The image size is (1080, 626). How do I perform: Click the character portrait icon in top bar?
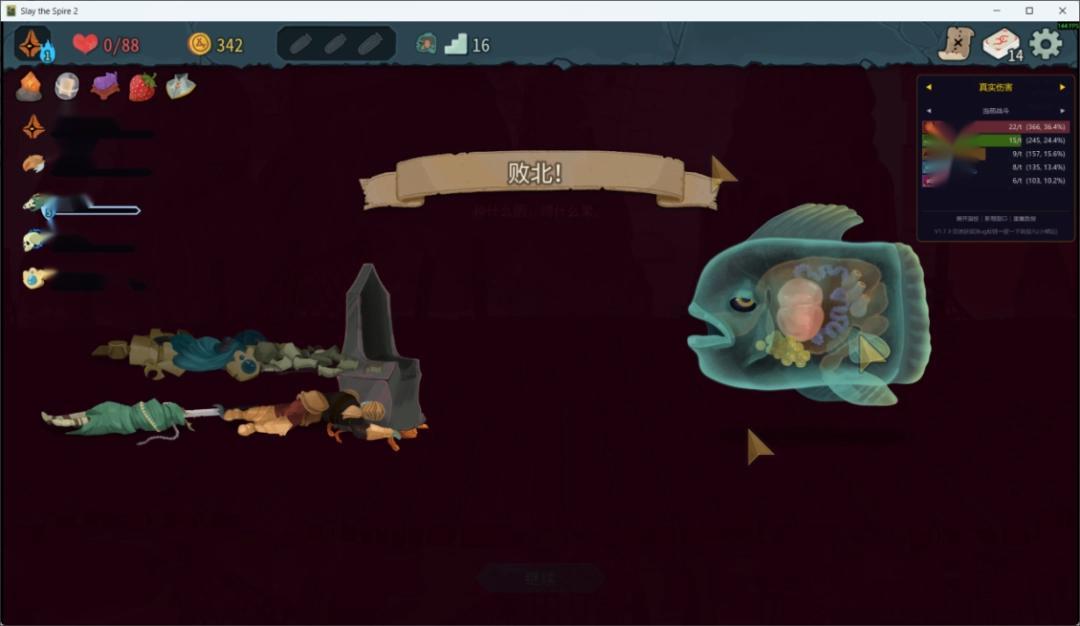click(33, 44)
